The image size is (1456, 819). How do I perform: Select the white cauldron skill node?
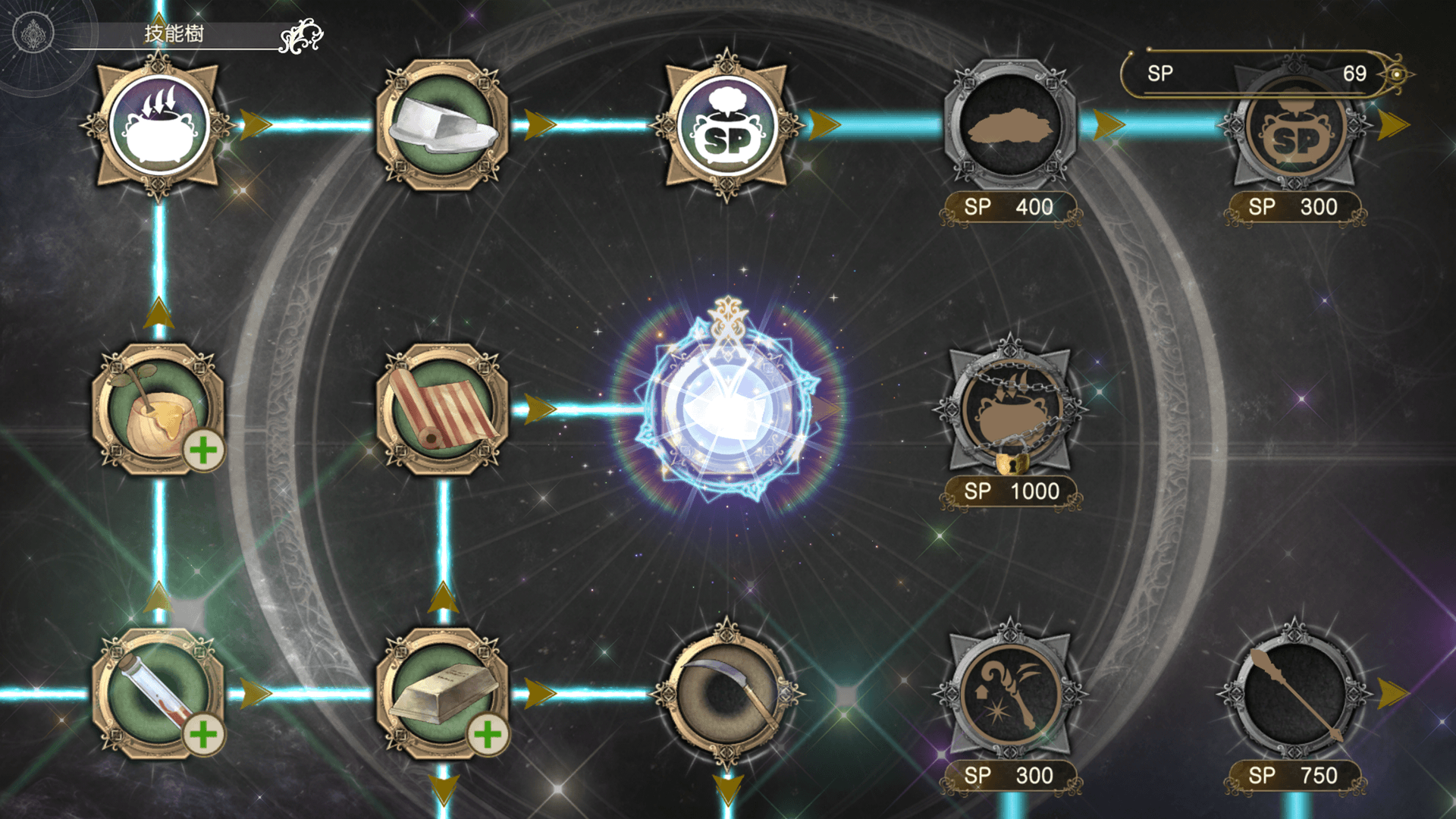158,125
